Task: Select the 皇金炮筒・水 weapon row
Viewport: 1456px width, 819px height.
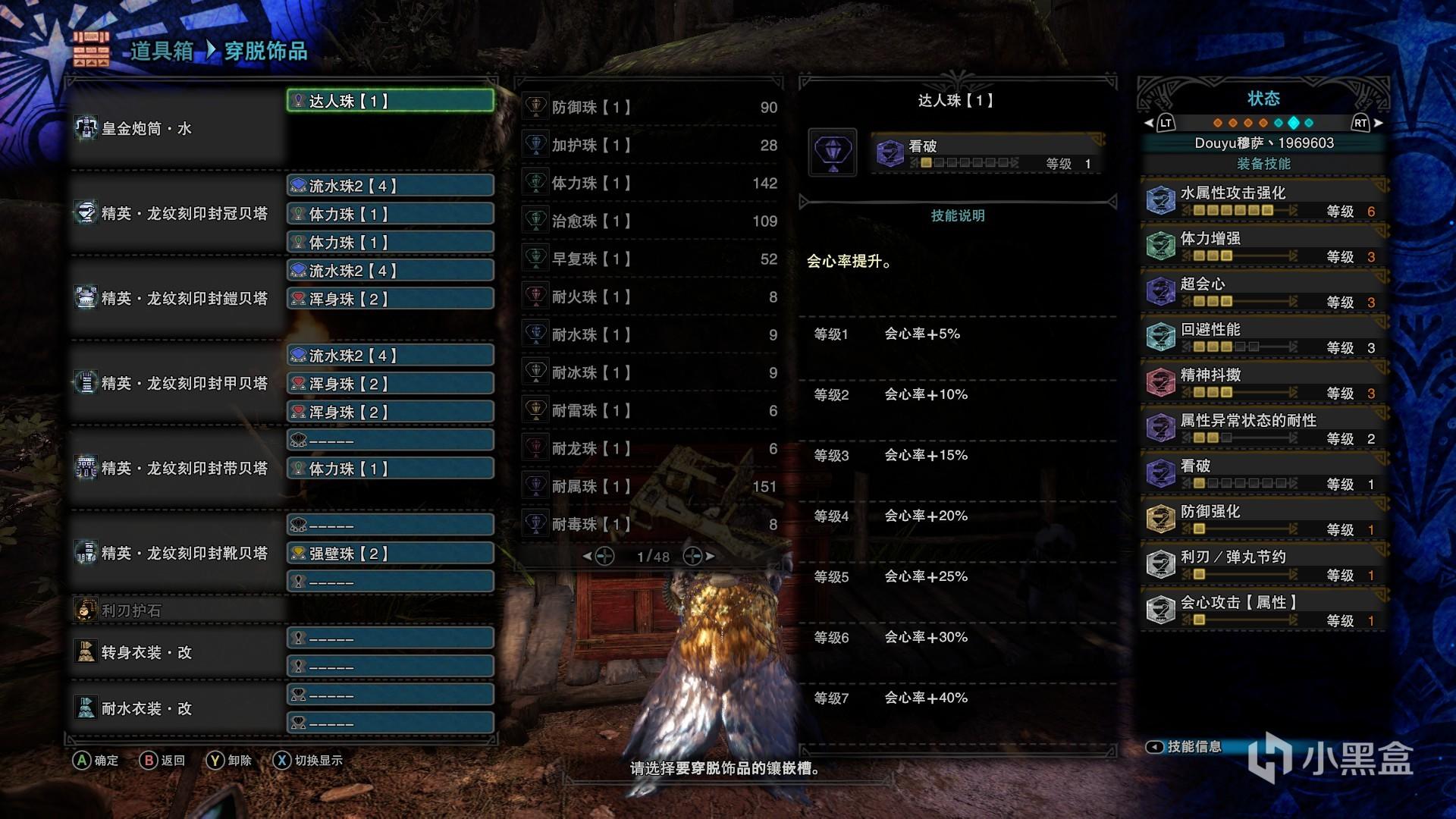Action: [176, 129]
